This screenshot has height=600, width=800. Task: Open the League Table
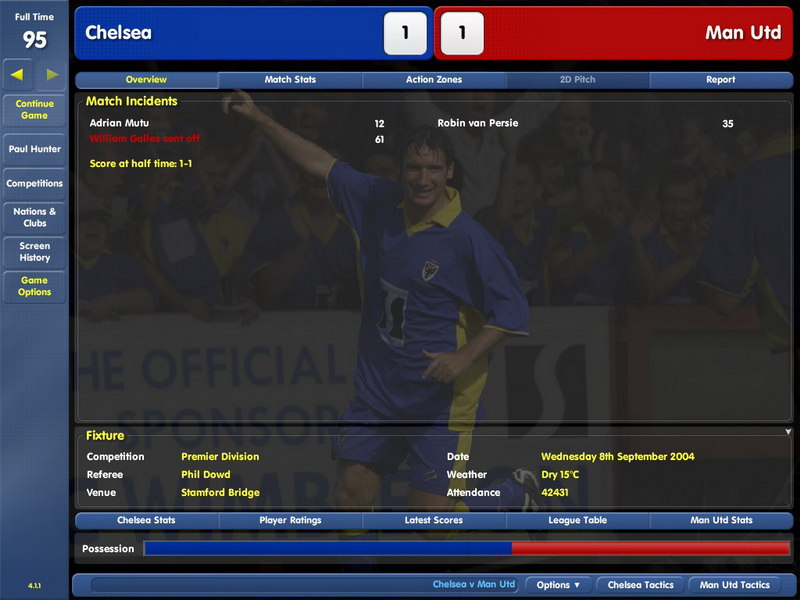coord(578,521)
